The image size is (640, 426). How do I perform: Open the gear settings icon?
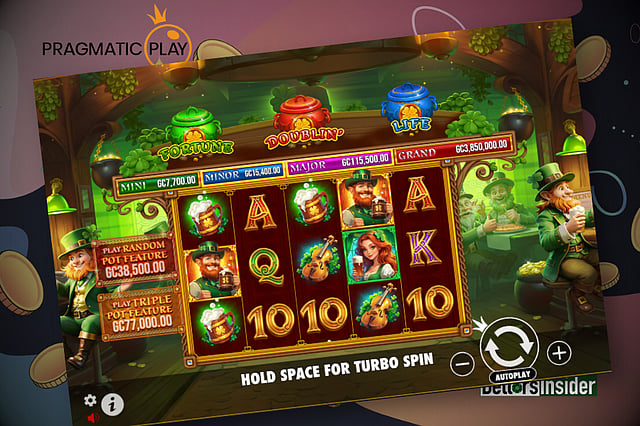[90, 399]
